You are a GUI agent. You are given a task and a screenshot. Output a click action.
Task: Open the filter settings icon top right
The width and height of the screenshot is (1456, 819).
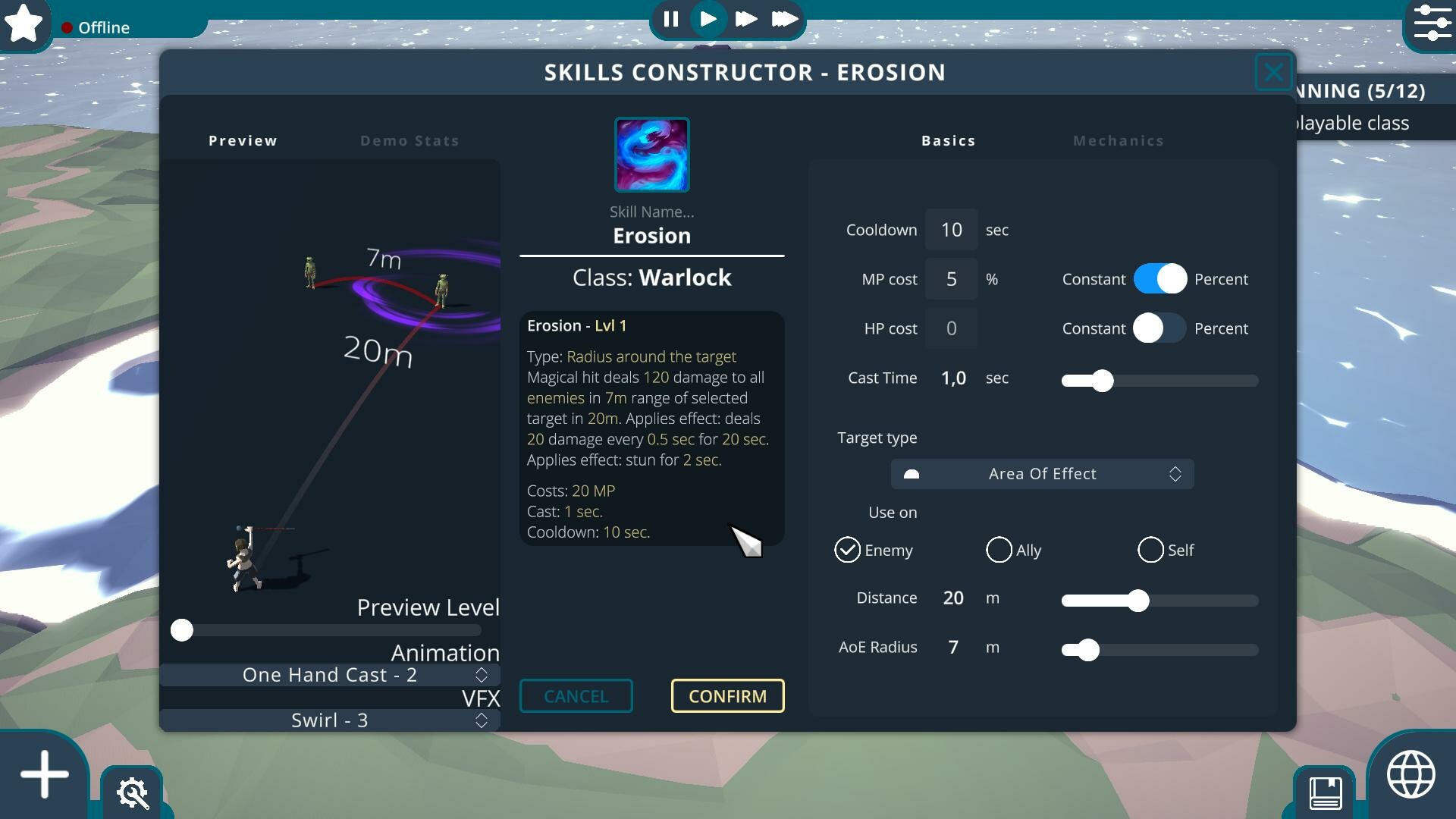click(x=1432, y=24)
